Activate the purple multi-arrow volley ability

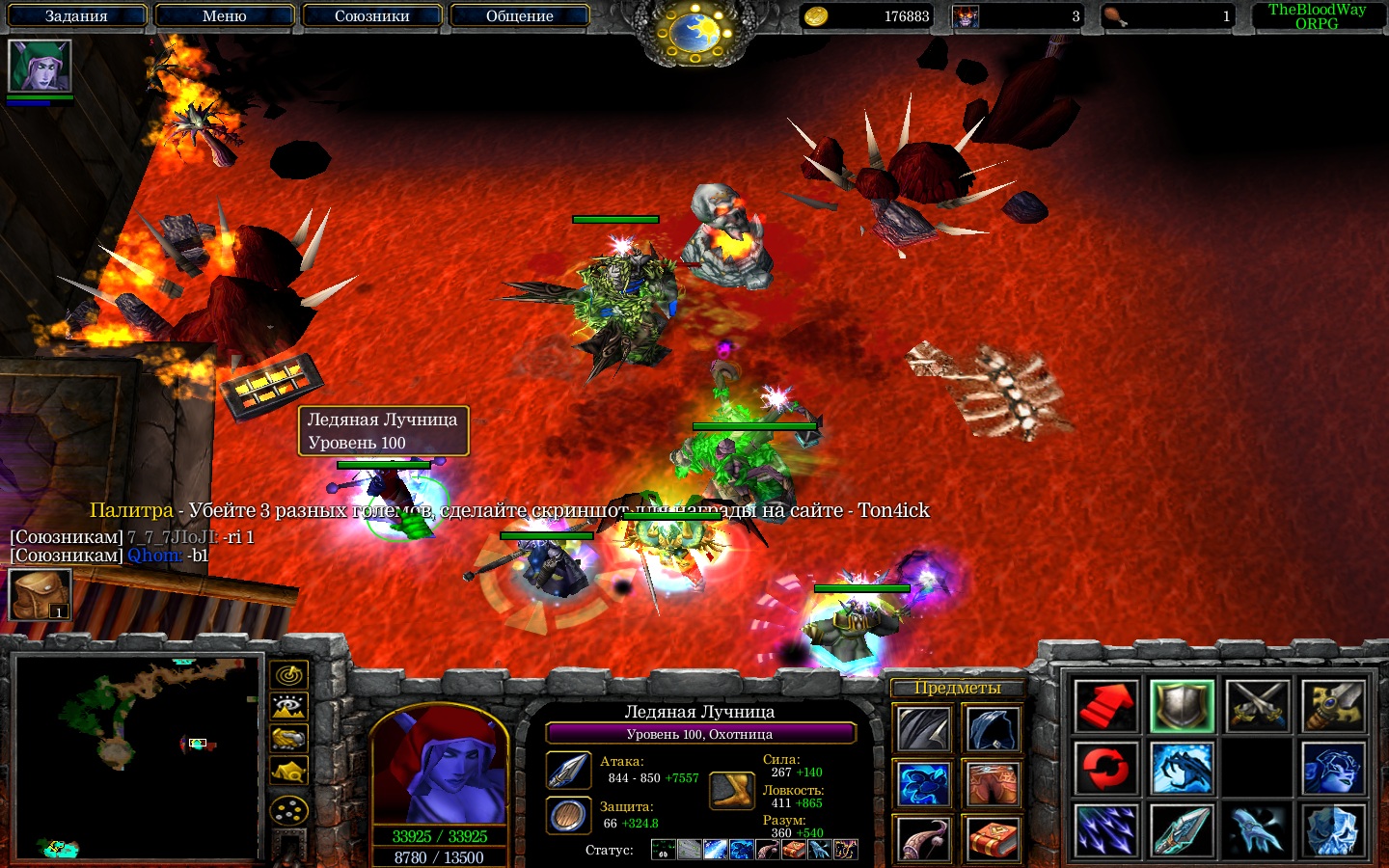pyautogui.click(x=1106, y=830)
